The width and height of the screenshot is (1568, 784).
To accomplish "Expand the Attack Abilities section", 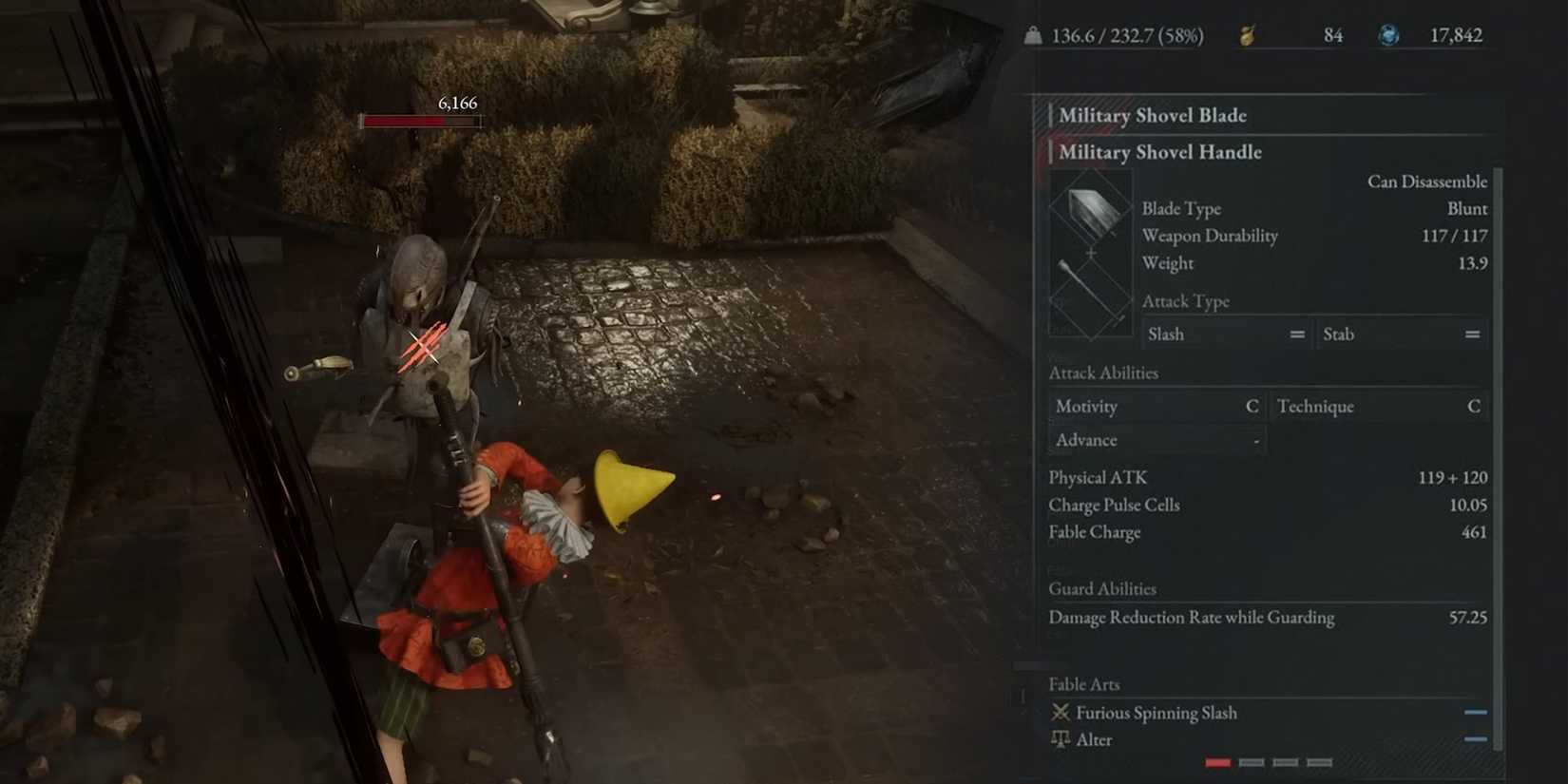I will pos(1103,373).
